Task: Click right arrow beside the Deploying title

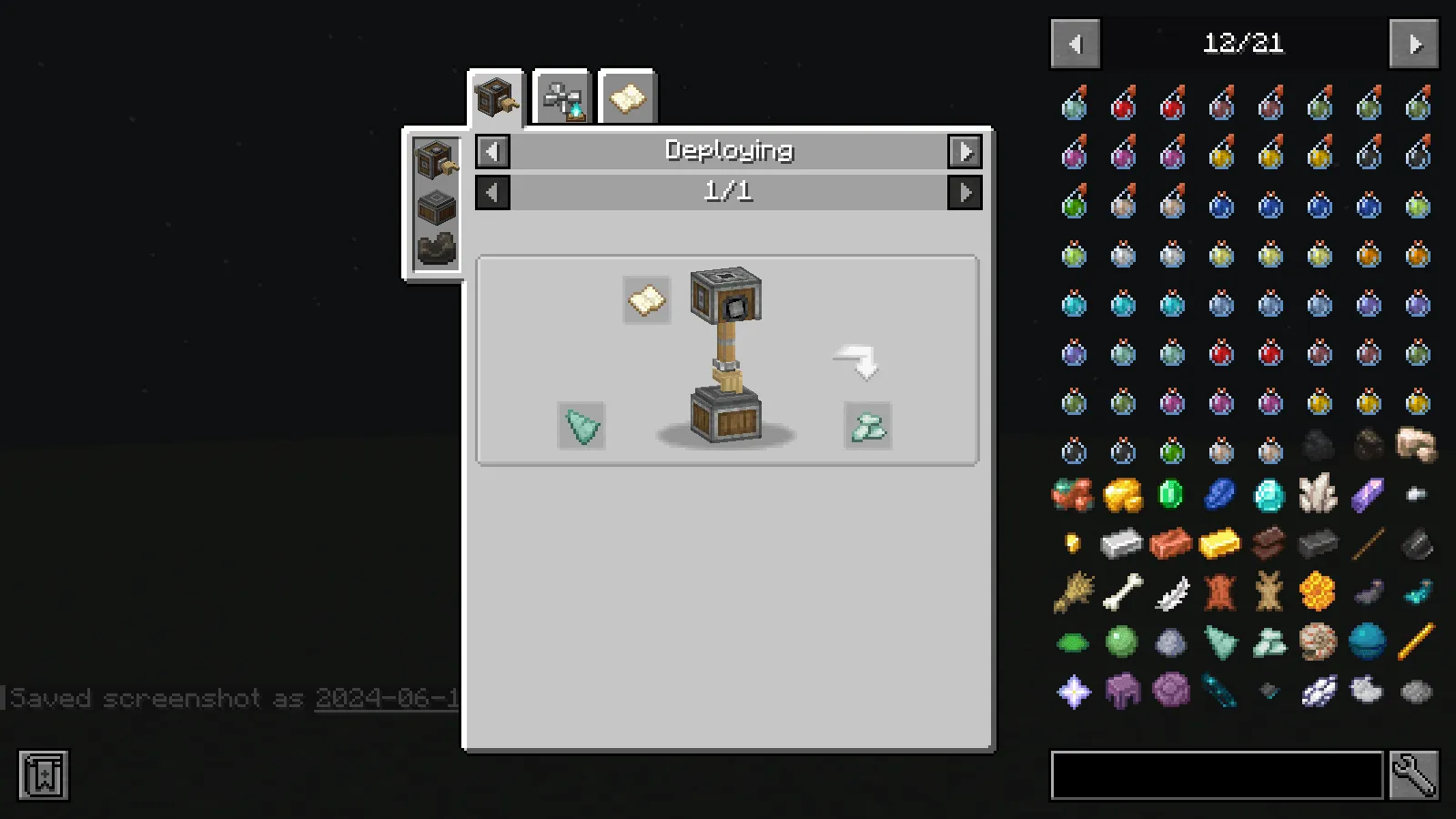Action: [x=966, y=151]
